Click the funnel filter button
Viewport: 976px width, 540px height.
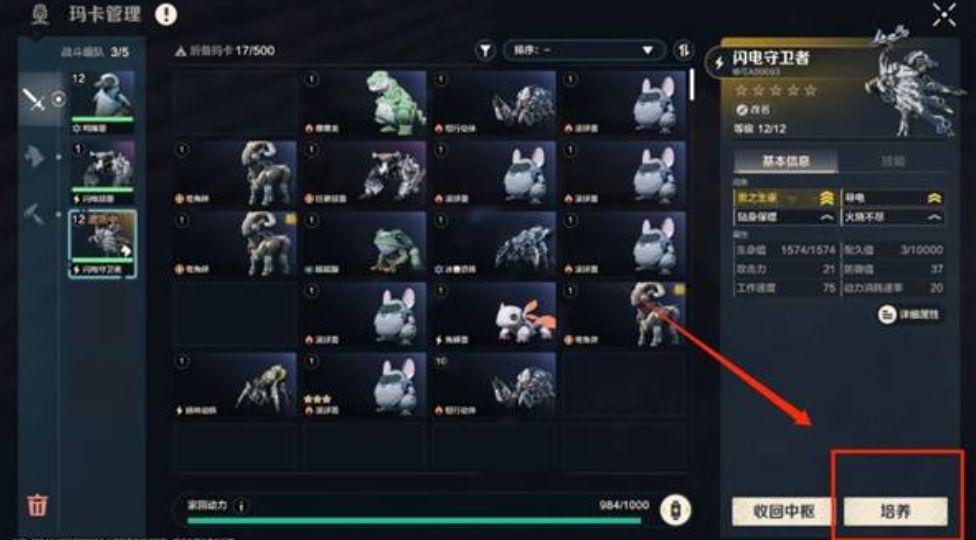[x=485, y=50]
